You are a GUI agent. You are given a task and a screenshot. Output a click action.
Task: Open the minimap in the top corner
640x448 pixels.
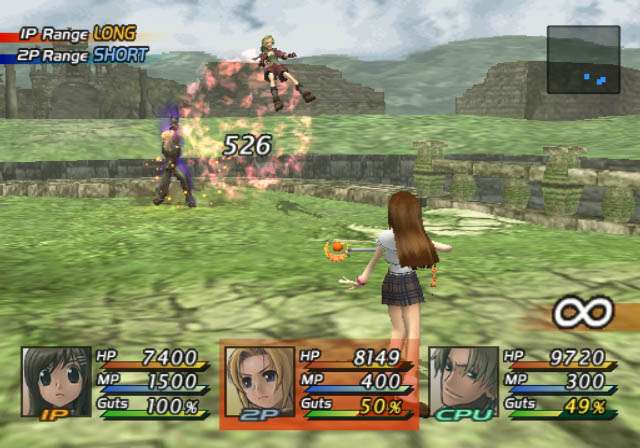click(583, 60)
